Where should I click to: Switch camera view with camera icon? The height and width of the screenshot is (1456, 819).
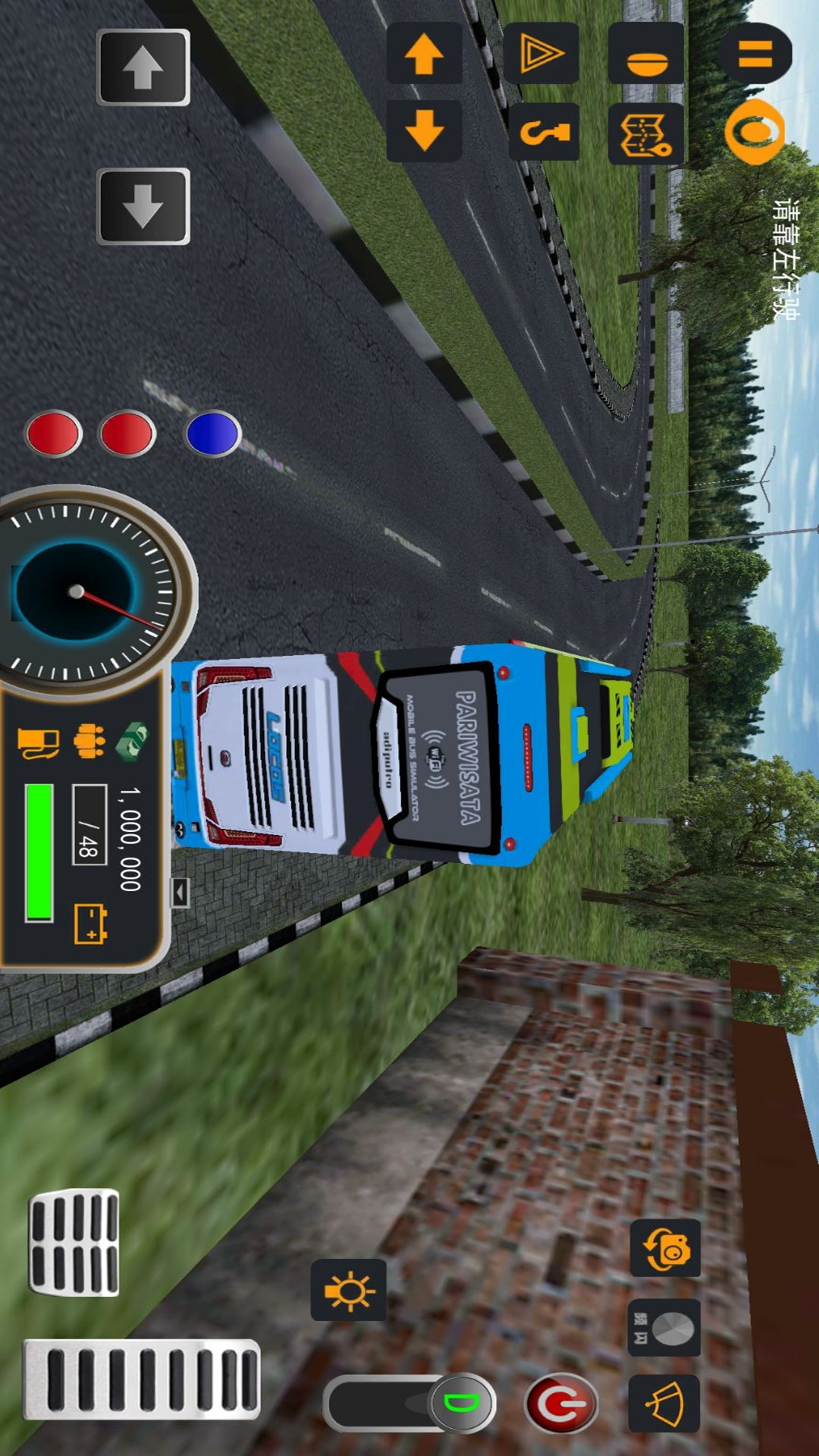pos(665,1247)
